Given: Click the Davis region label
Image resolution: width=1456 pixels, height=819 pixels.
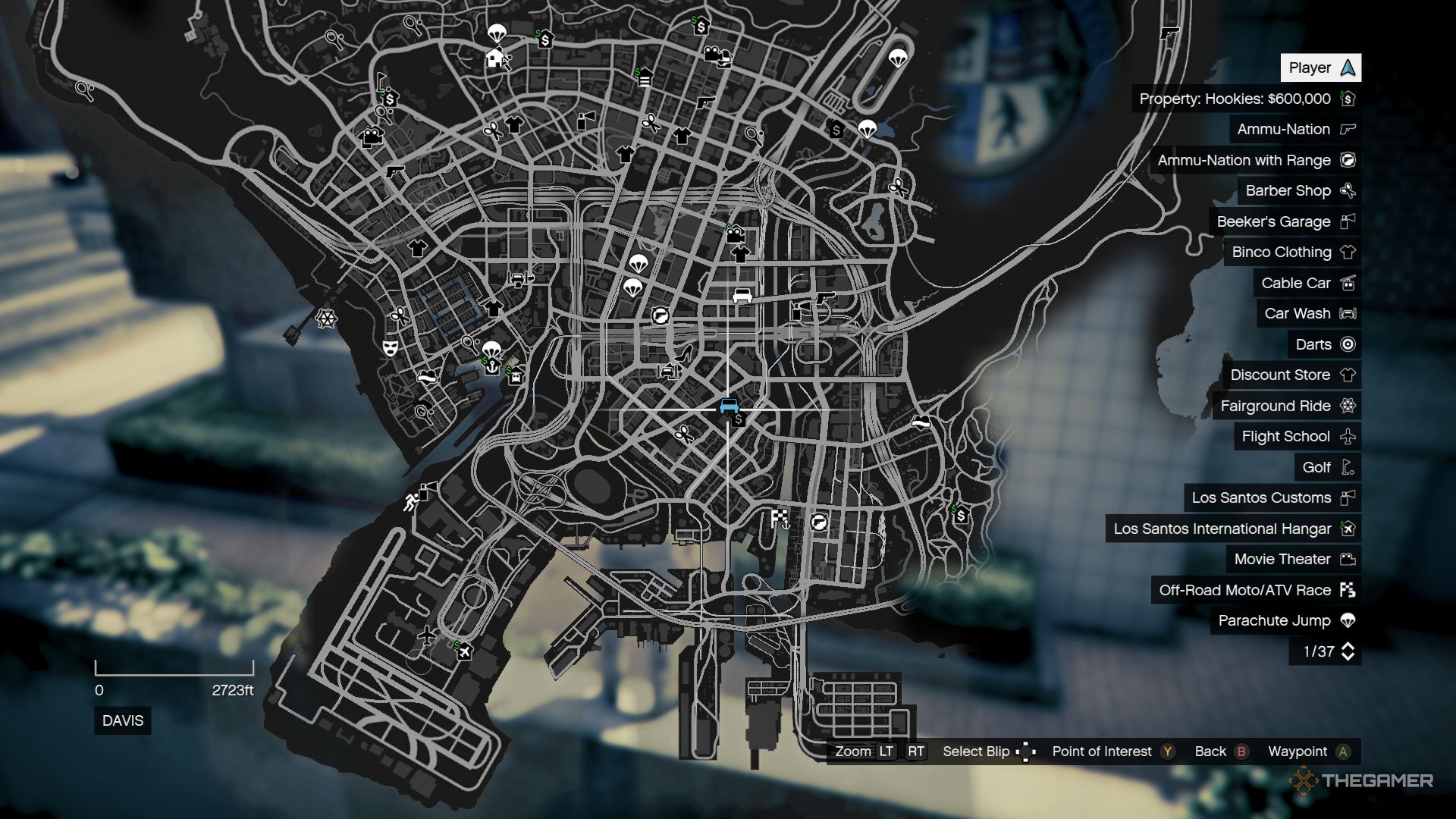Looking at the screenshot, I should (121, 721).
